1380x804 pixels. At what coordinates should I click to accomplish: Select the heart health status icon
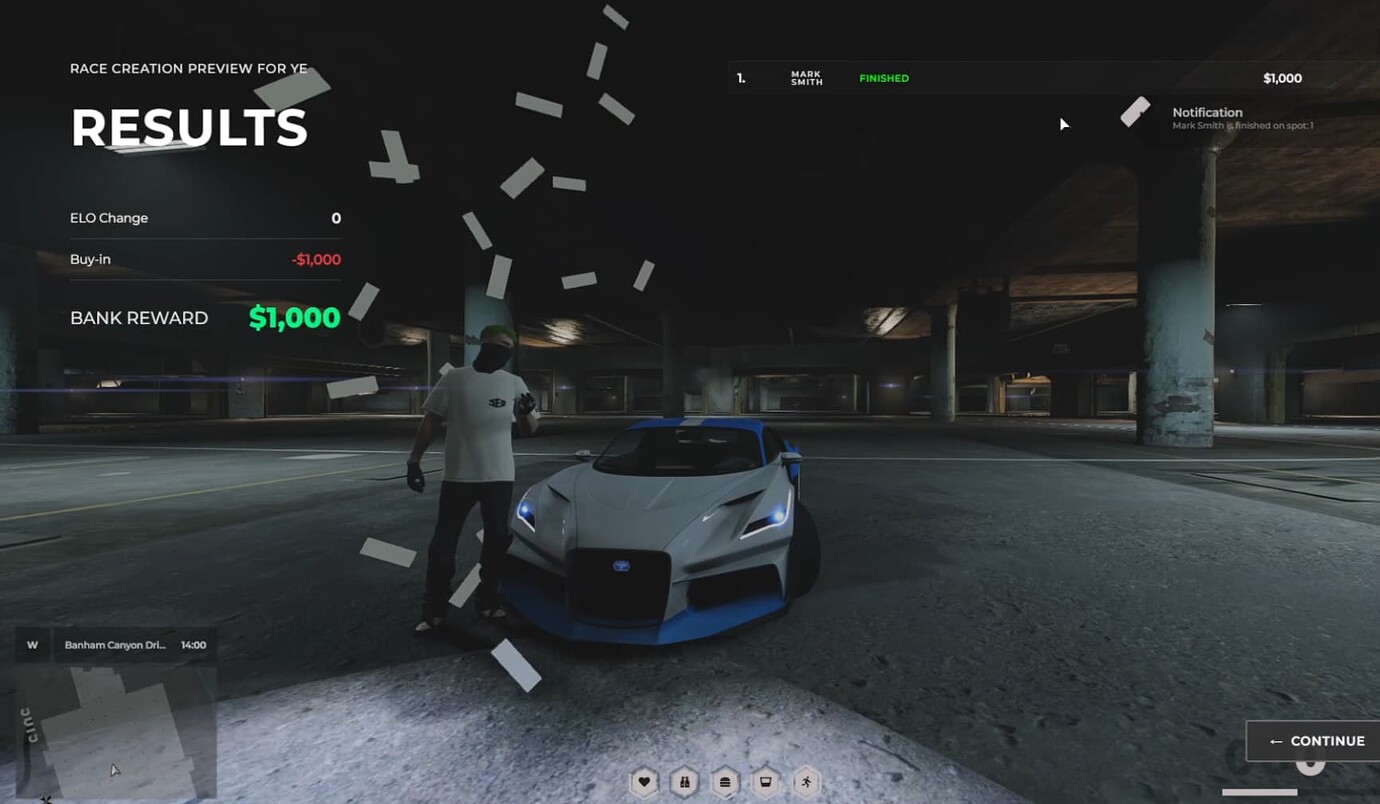643,782
